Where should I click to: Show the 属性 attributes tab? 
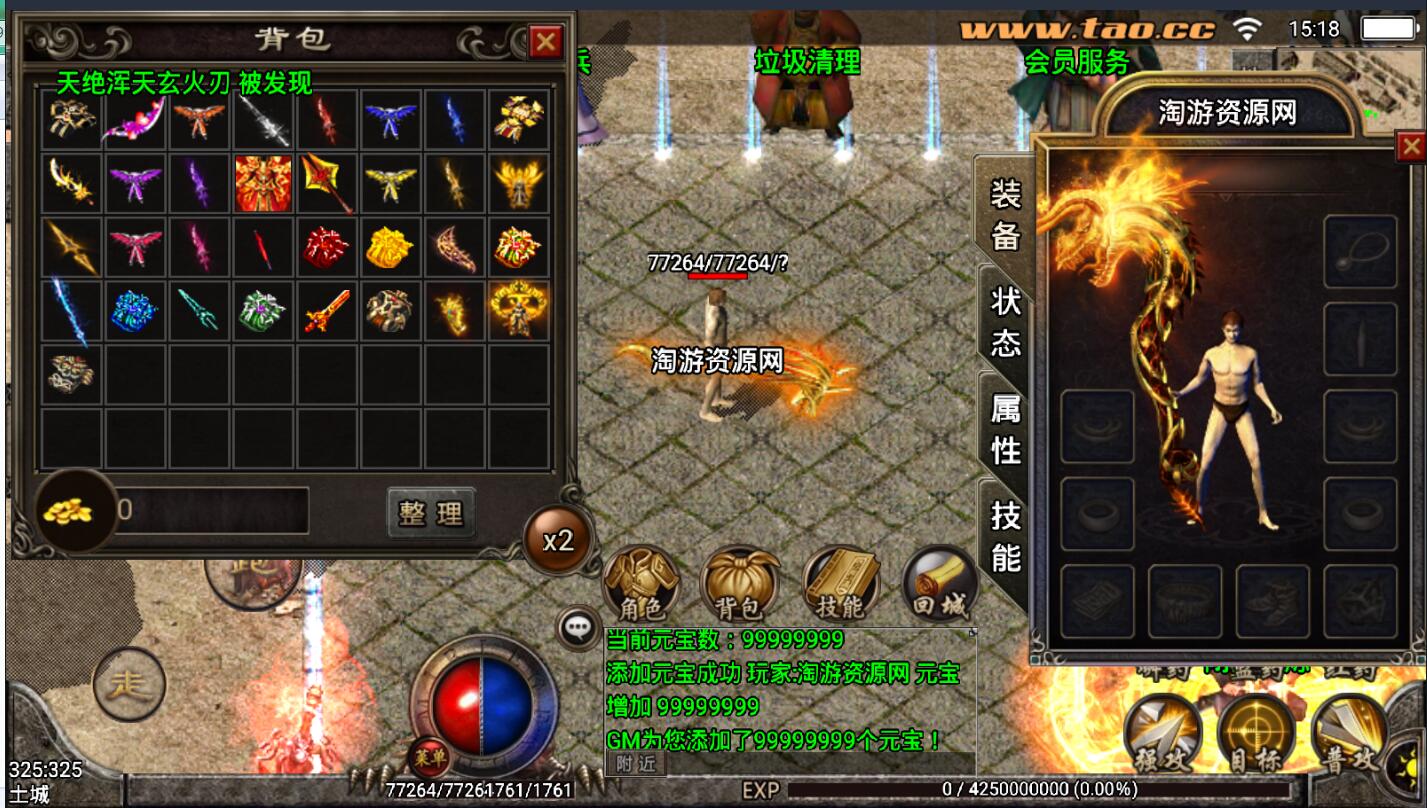[1004, 428]
